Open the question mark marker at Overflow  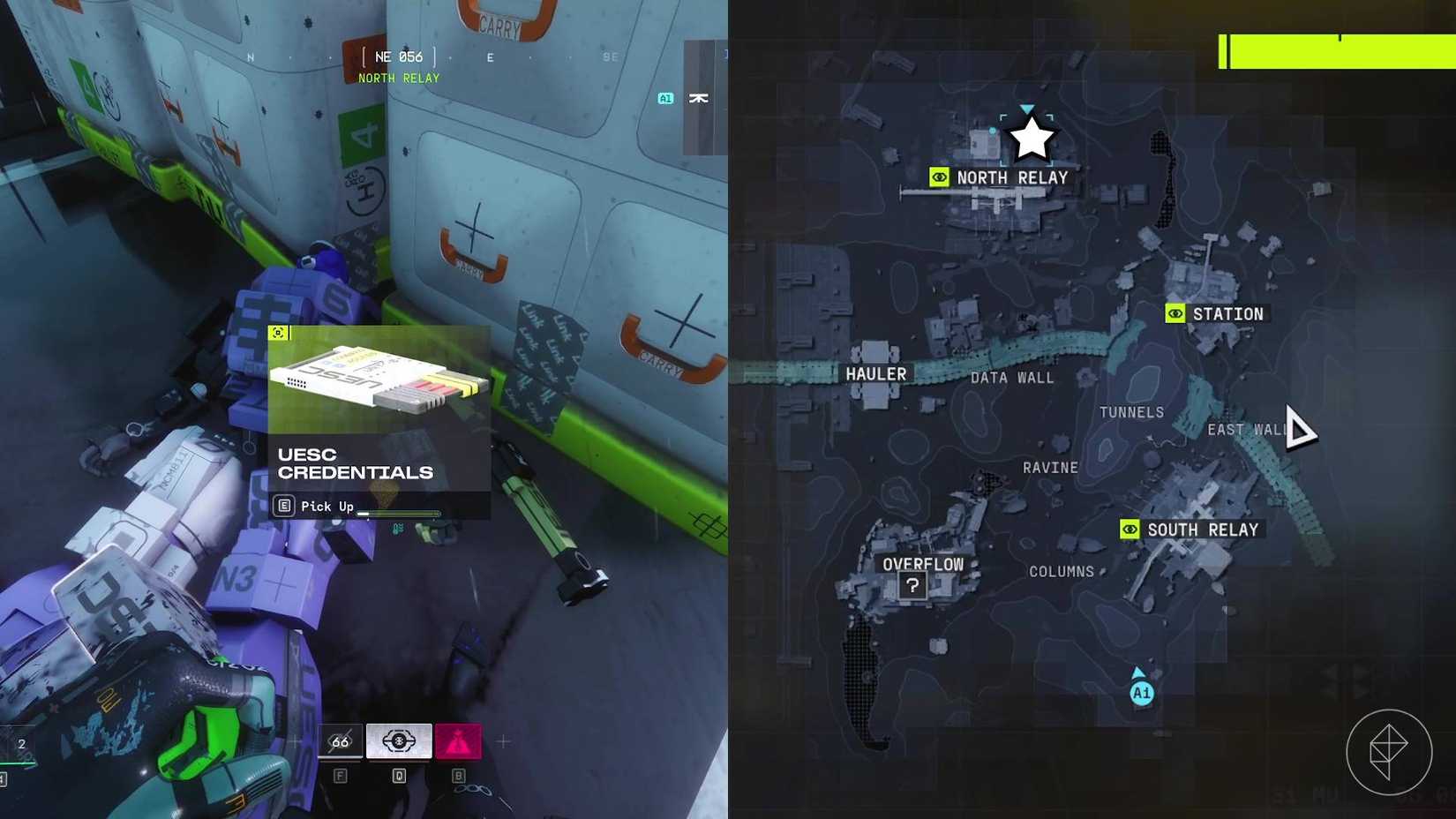tap(911, 583)
